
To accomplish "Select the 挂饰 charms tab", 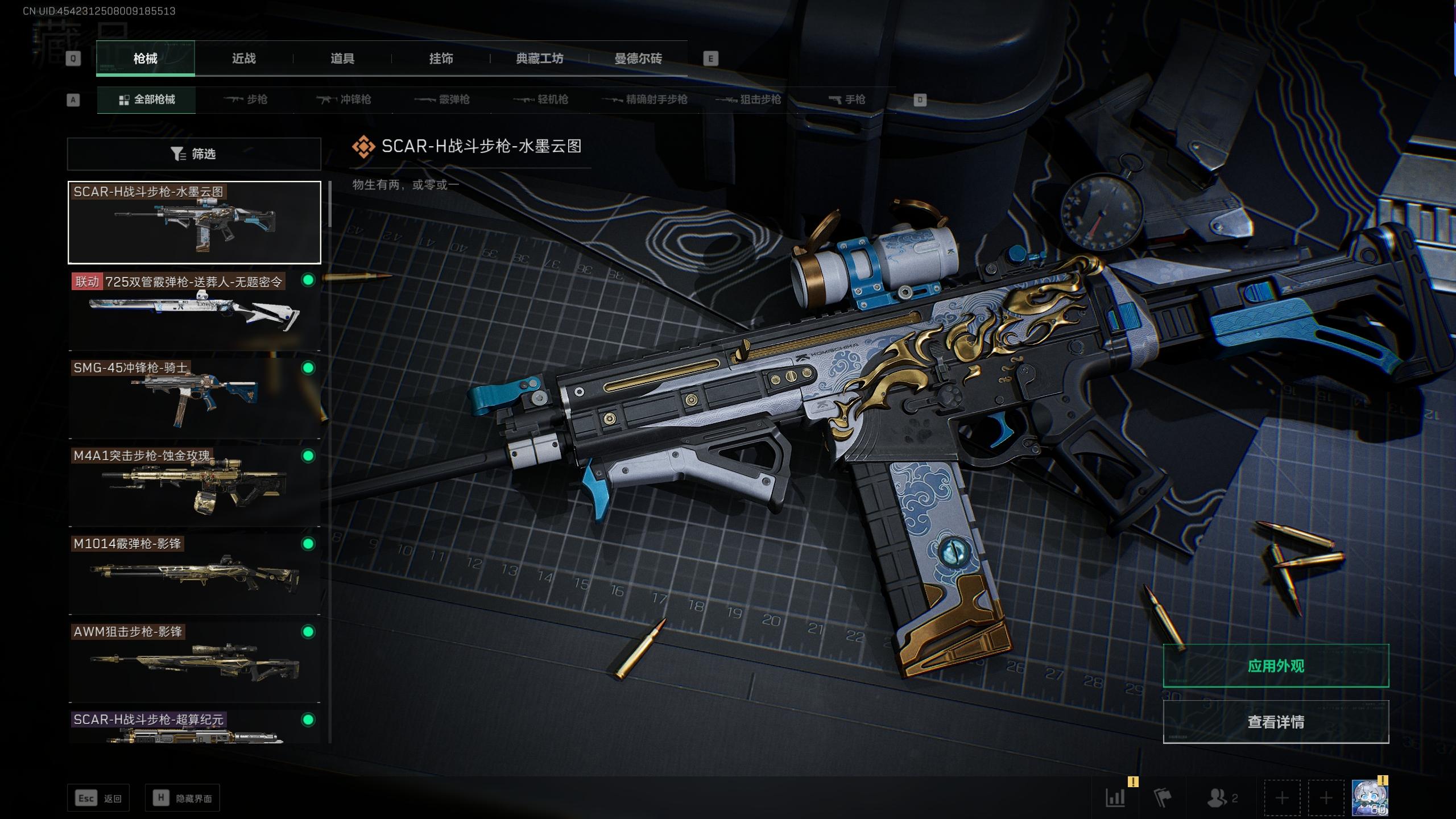I will pyautogui.click(x=441, y=59).
